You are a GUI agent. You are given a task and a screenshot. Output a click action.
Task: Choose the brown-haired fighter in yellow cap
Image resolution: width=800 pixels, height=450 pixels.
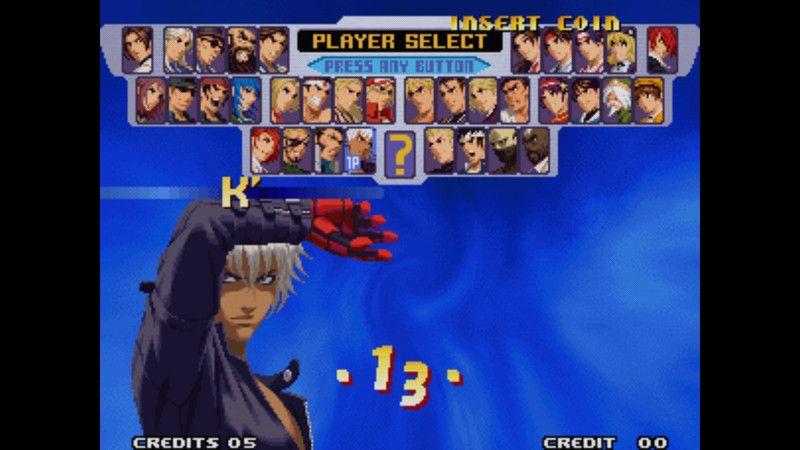tap(650, 99)
